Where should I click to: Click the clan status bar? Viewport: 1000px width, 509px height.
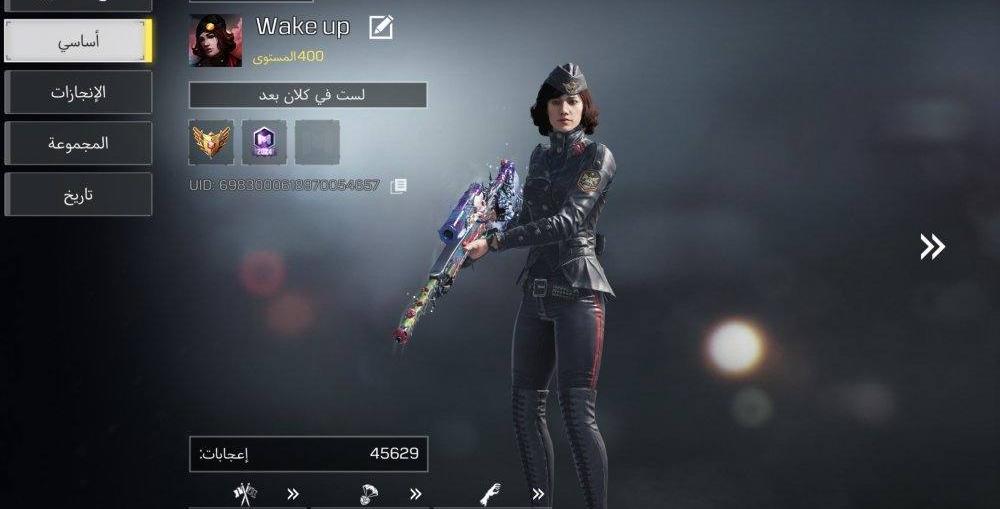[308, 95]
